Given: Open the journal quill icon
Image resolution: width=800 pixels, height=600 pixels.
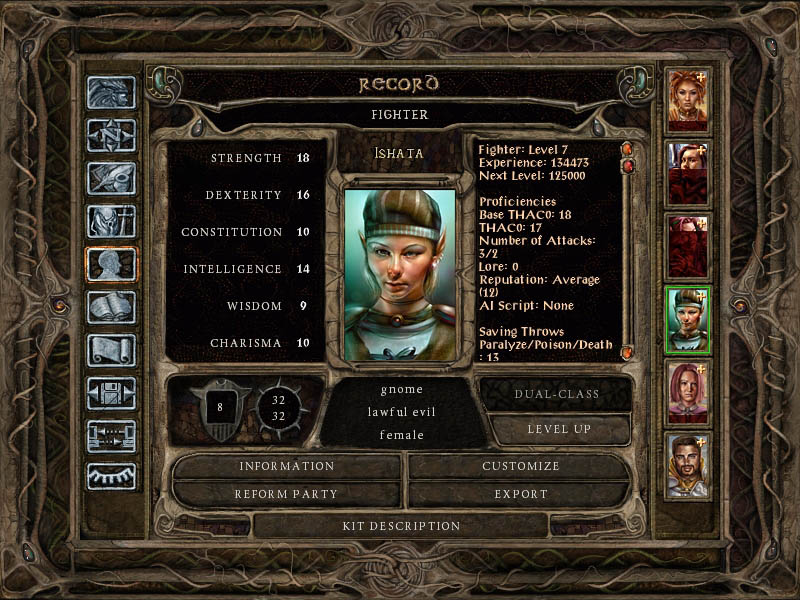Looking at the screenshot, I should point(111,178).
